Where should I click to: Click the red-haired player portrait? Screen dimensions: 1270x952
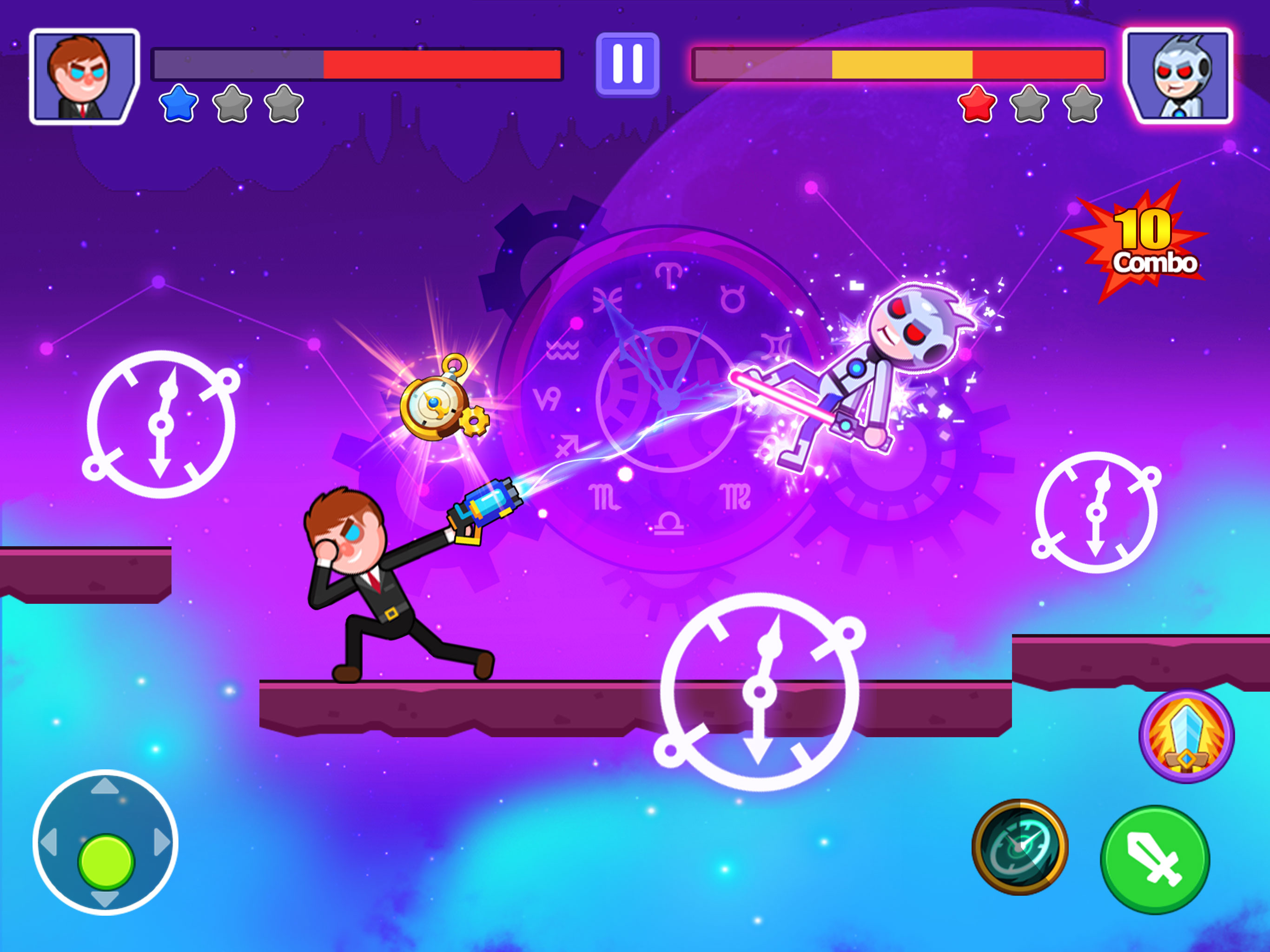[85, 76]
